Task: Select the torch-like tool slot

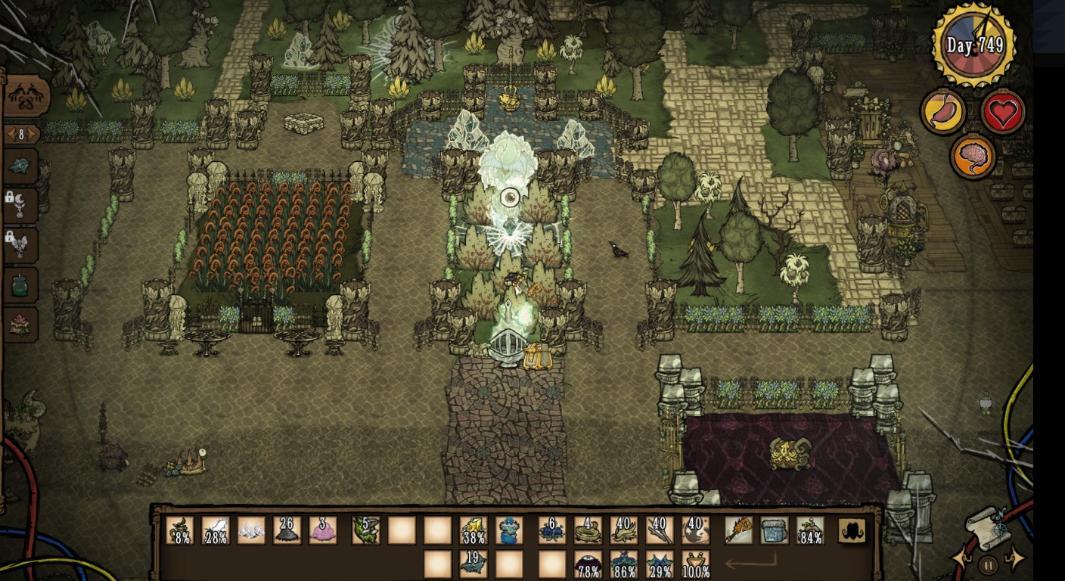Action: coord(738,530)
